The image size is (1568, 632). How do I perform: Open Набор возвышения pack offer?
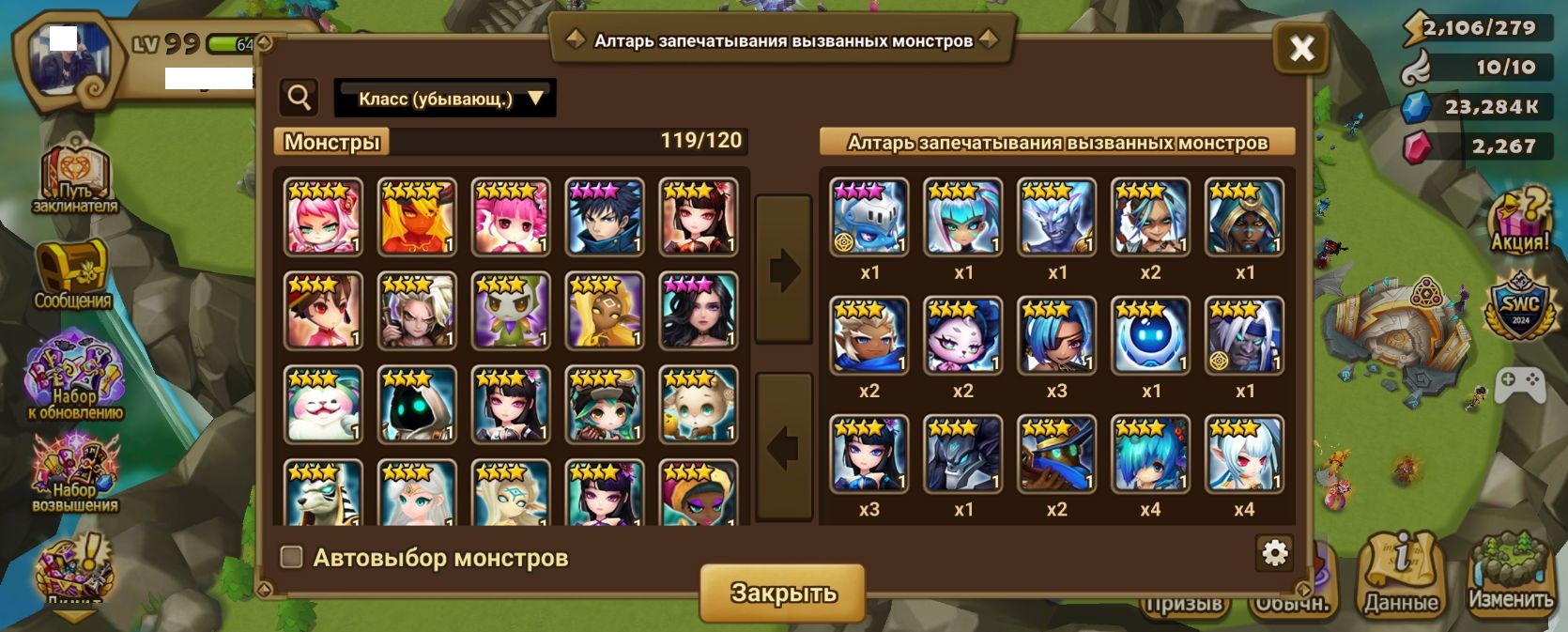(x=75, y=473)
